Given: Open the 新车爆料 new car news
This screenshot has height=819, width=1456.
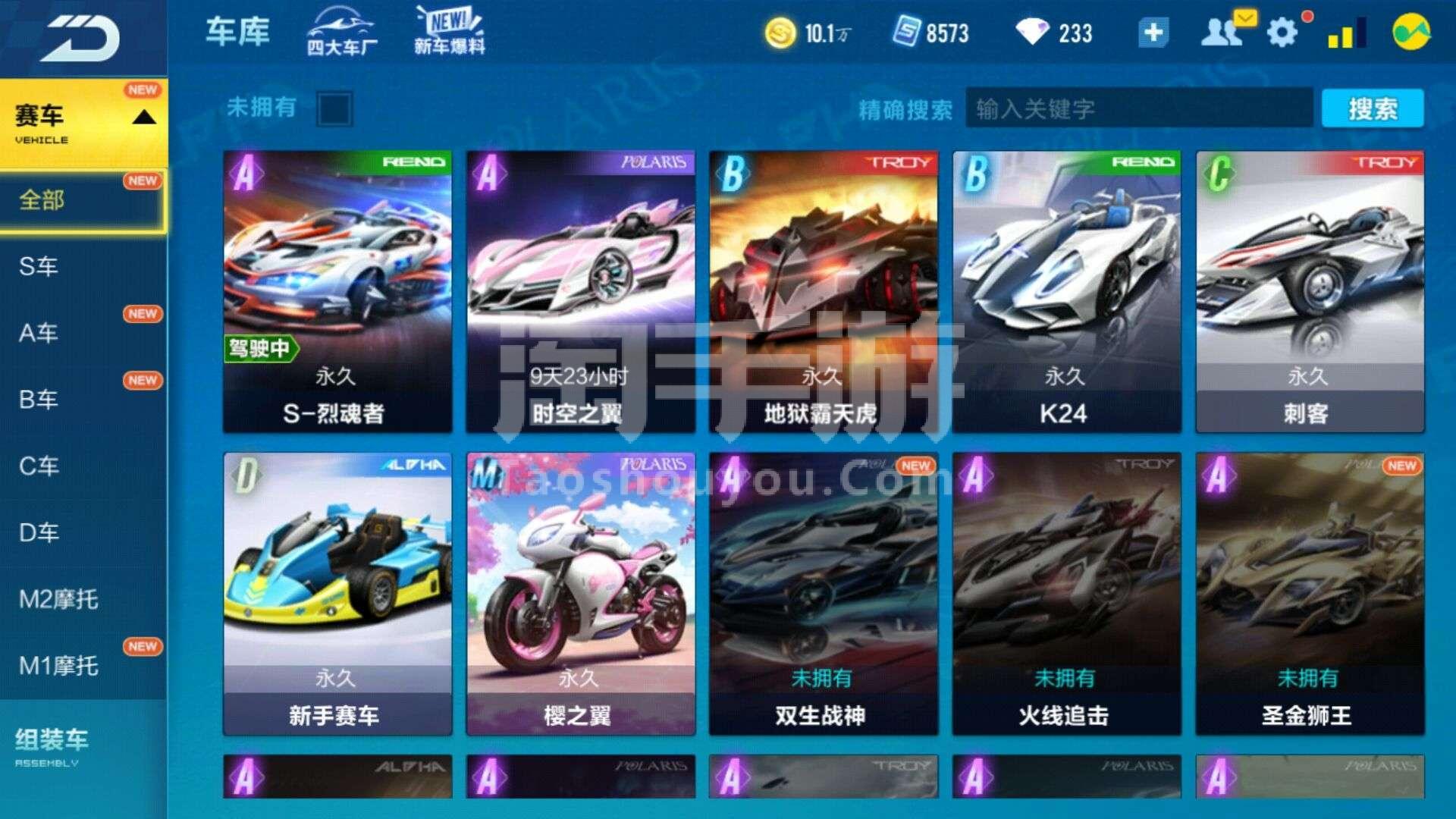Looking at the screenshot, I should (450, 32).
